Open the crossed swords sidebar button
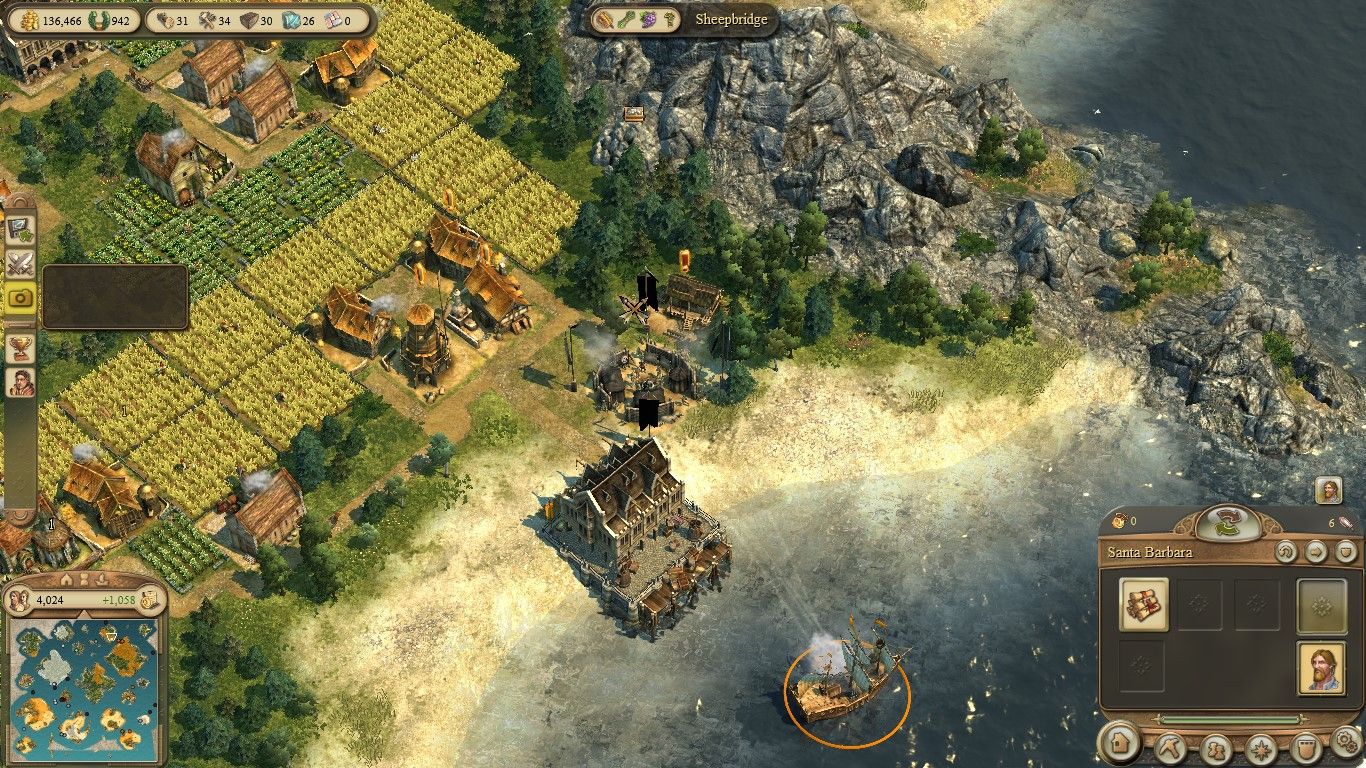The height and width of the screenshot is (768, 1366). pyautogui.click(x=20, y=264)
